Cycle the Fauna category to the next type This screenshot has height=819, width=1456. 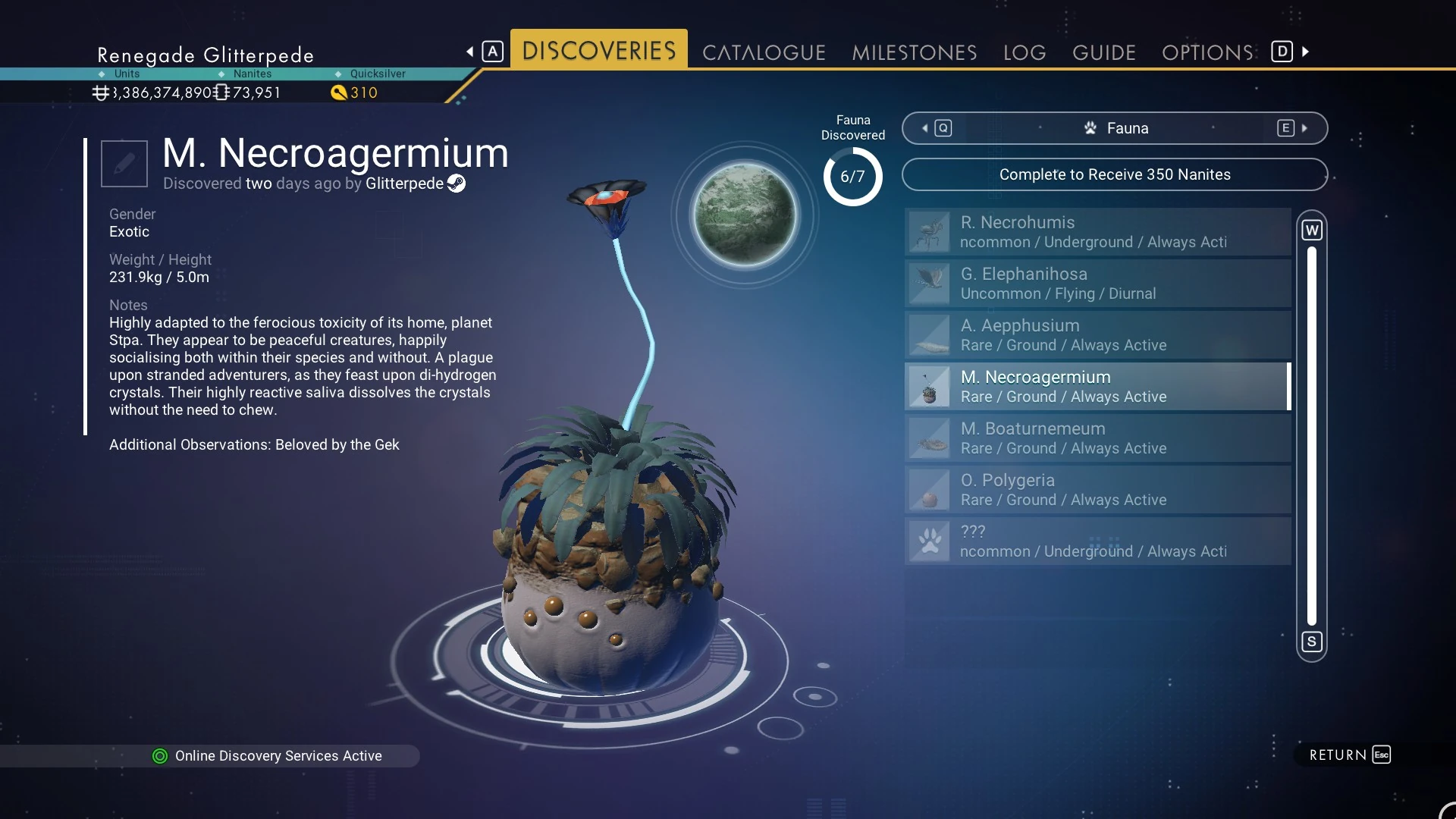pyautogui.click(x=1292, y=128)
